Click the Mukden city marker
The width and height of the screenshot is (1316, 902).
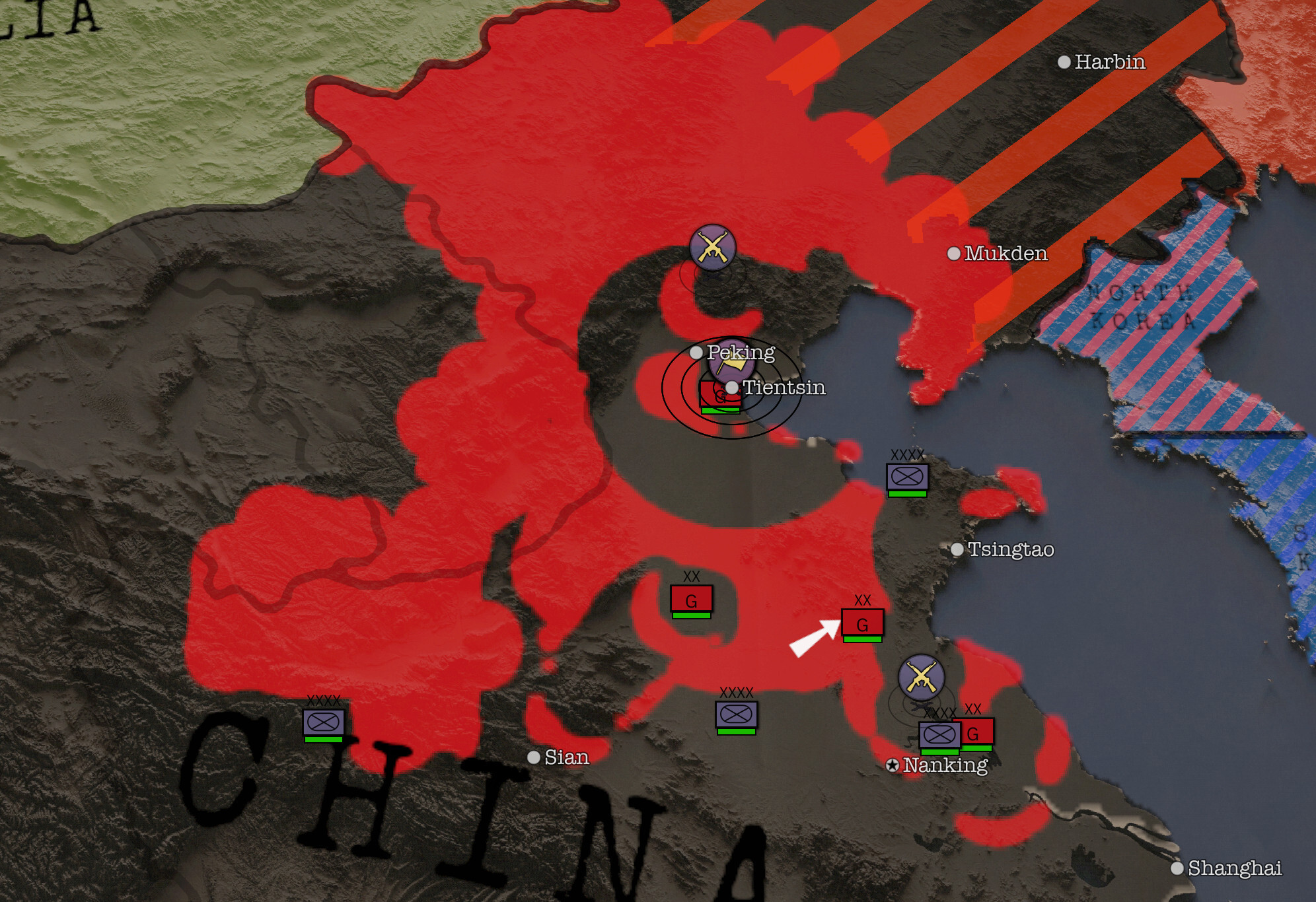pyautogui.click(x=954, y=254)
